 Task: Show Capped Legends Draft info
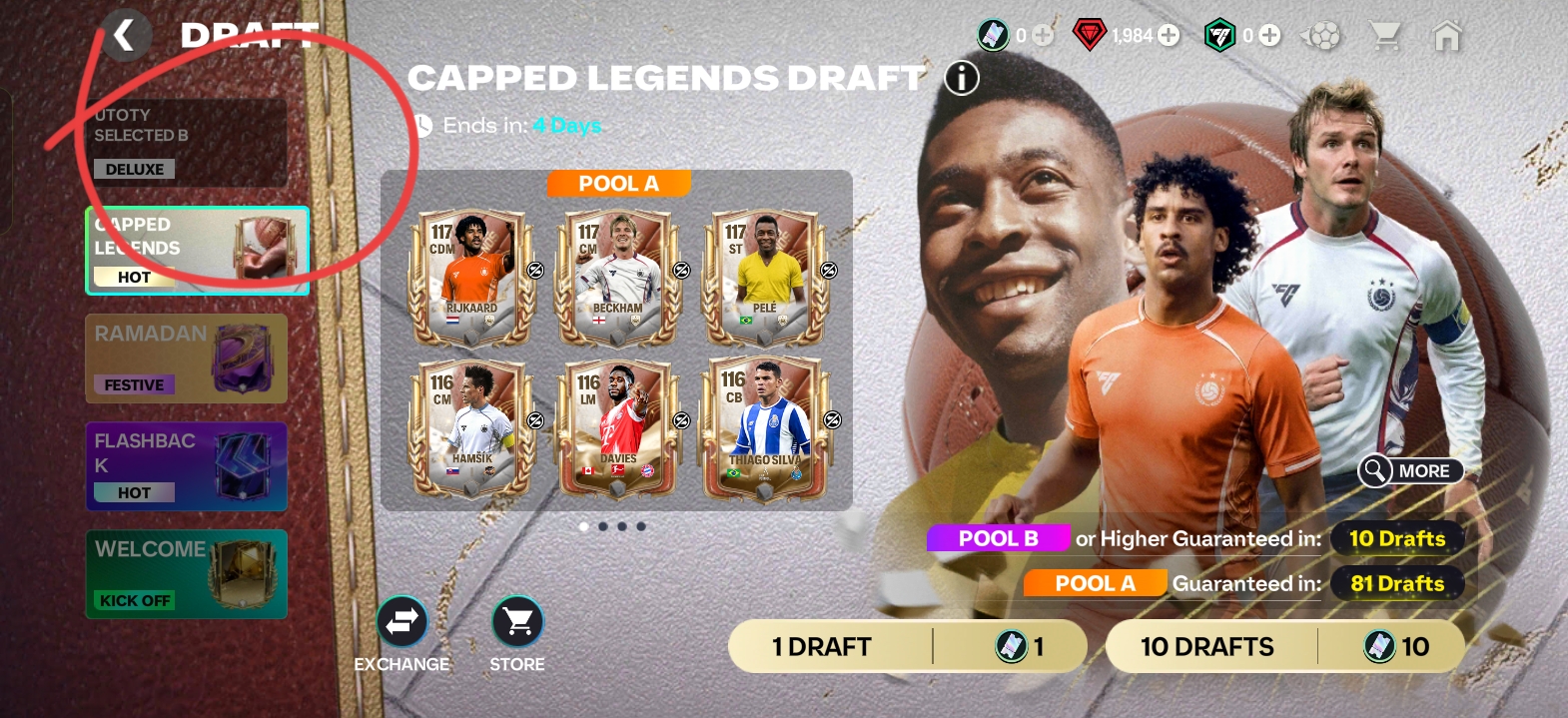tap(962, 78)
